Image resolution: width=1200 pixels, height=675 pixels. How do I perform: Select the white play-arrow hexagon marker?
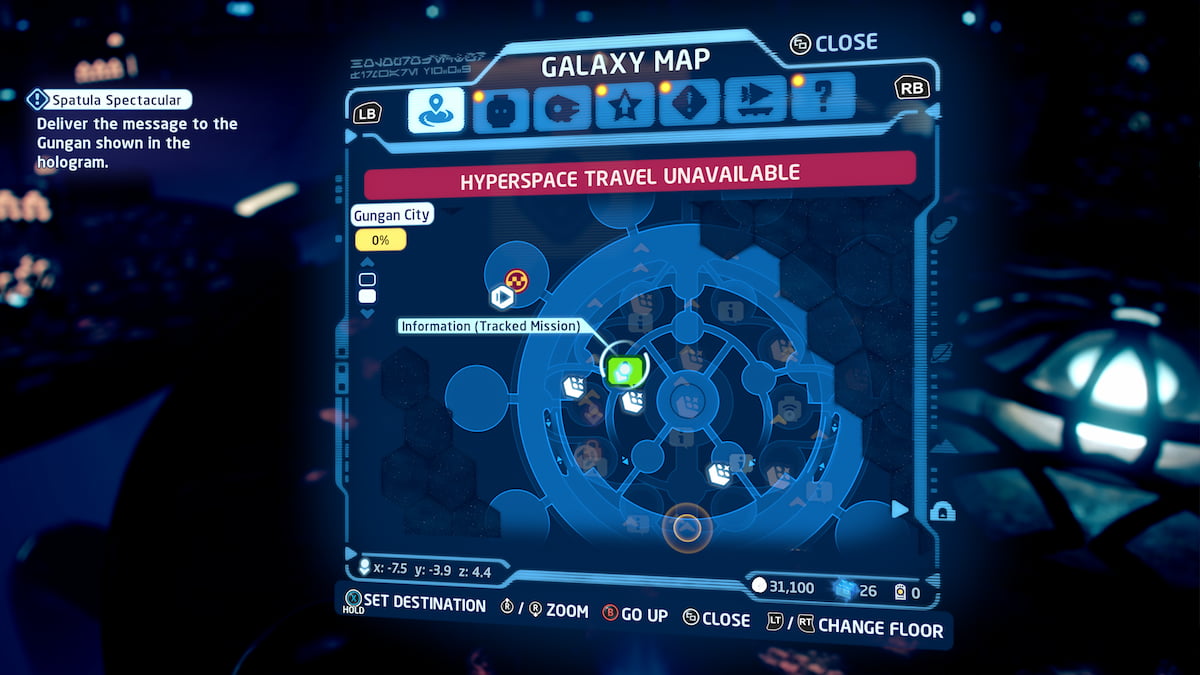point(502,297)
